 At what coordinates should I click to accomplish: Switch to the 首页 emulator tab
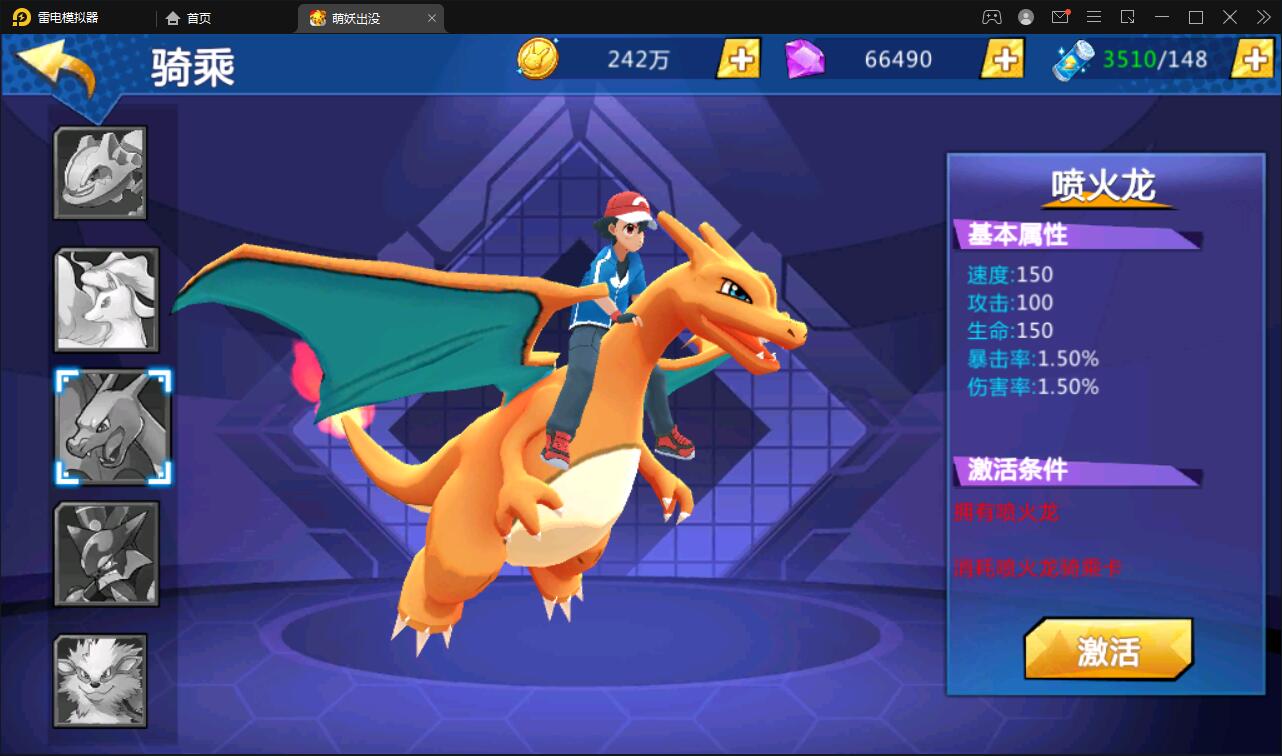tap(189, 18)
